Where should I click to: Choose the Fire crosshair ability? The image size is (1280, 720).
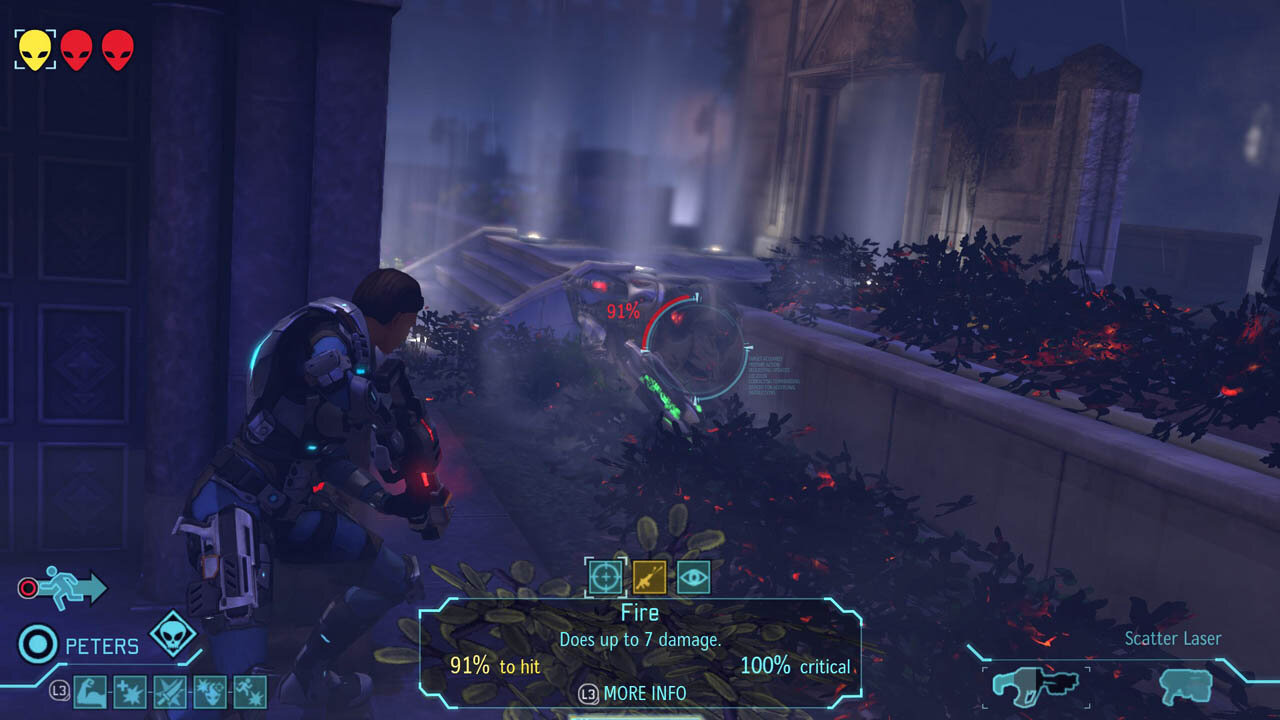603,576
